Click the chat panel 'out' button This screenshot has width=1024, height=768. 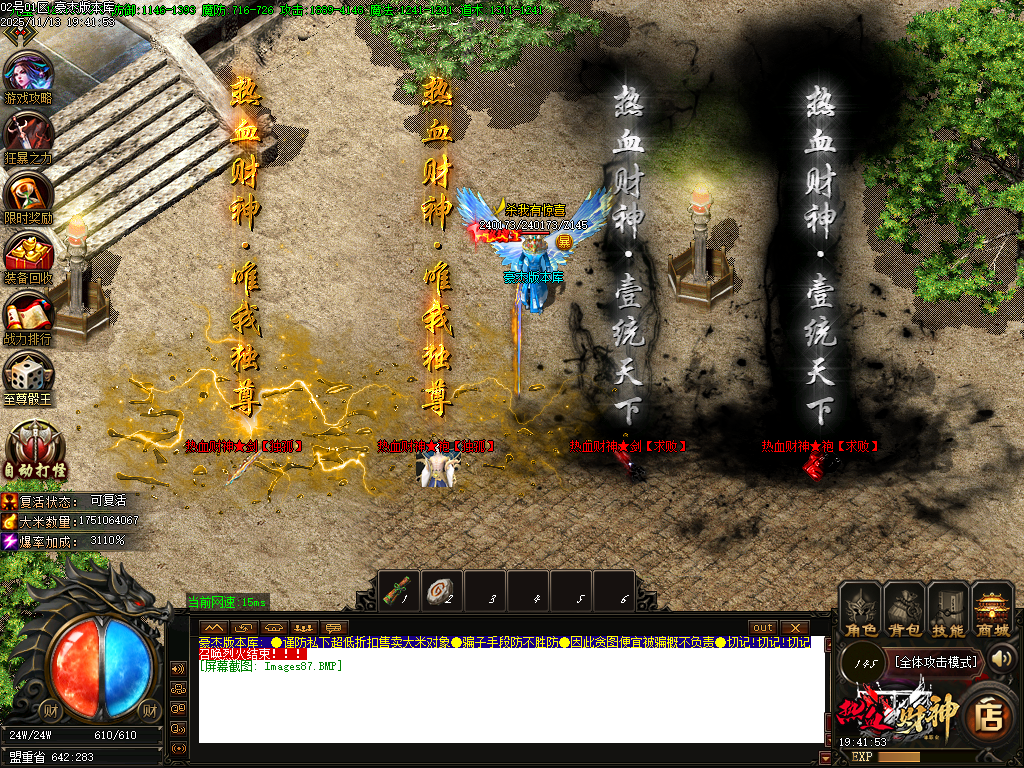click(x=764, y=627)
